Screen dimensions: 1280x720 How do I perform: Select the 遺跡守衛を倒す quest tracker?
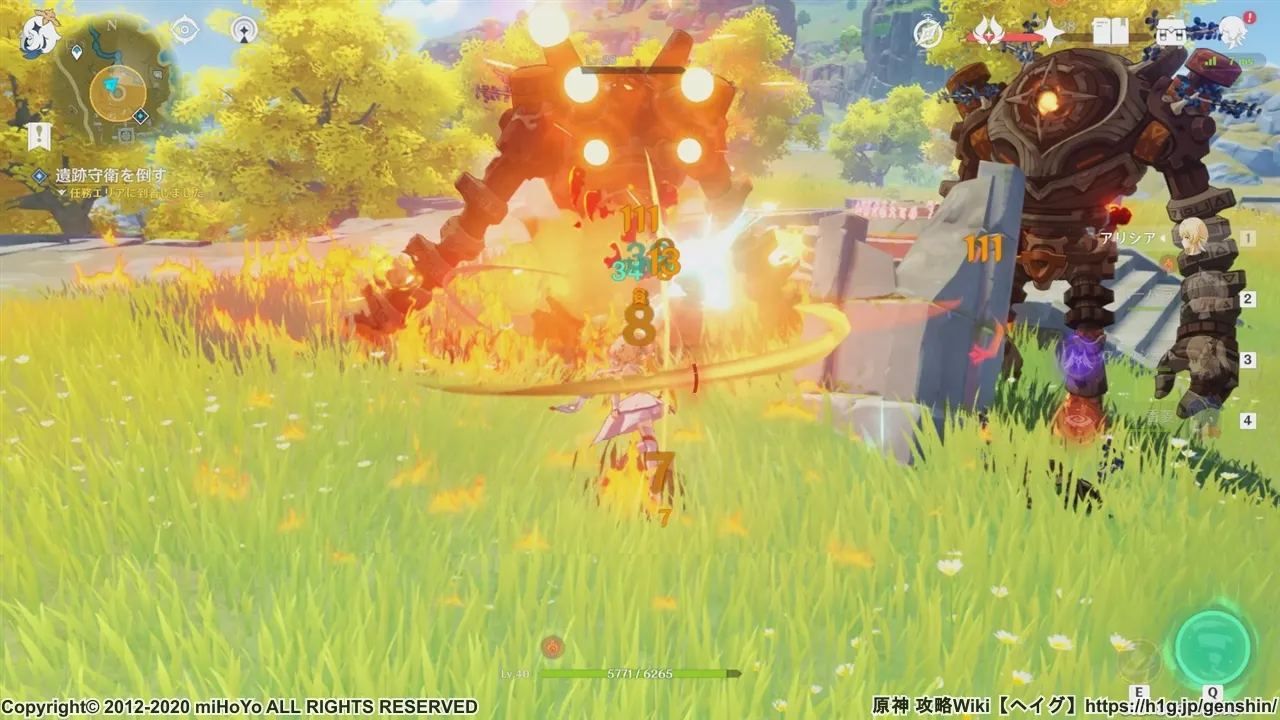tap(110, 176)
